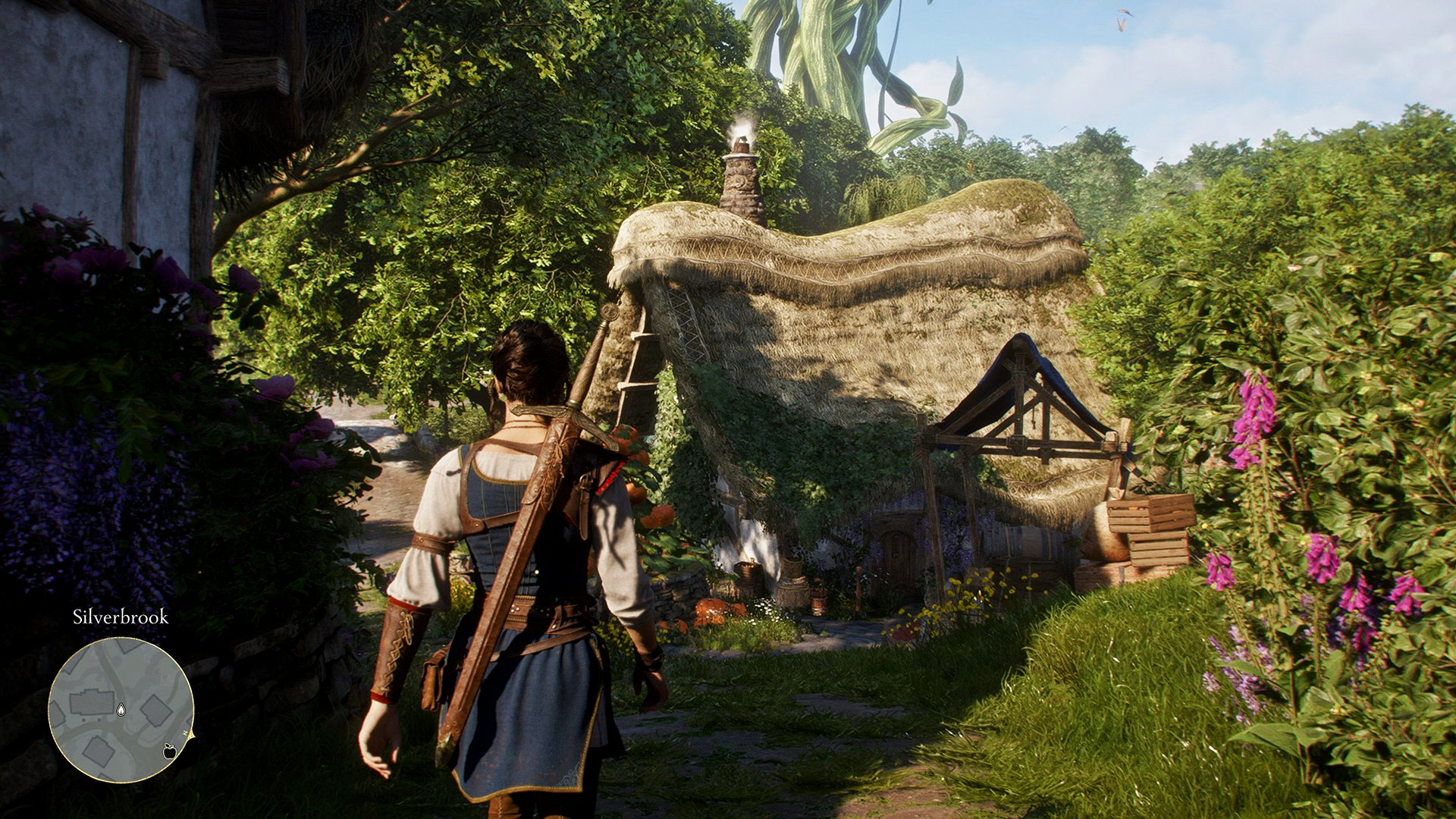The image size is (1456, 819).
Task: Select the apple marker on the minimap
Action: 170,751
